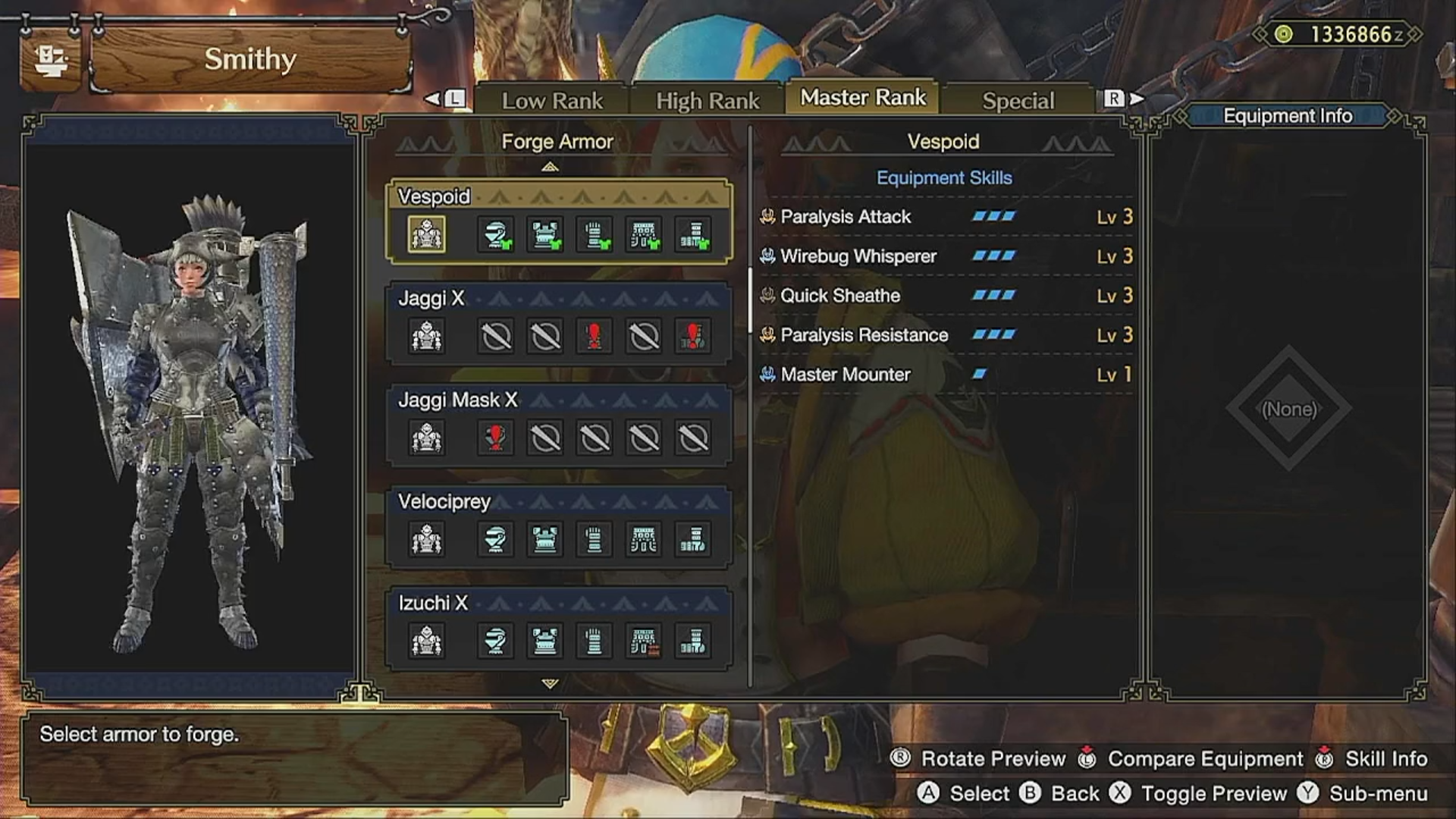This screenshot has width=1456, height=819.
Task: Open the High Rank armor tab
Action: pos(707,100)
